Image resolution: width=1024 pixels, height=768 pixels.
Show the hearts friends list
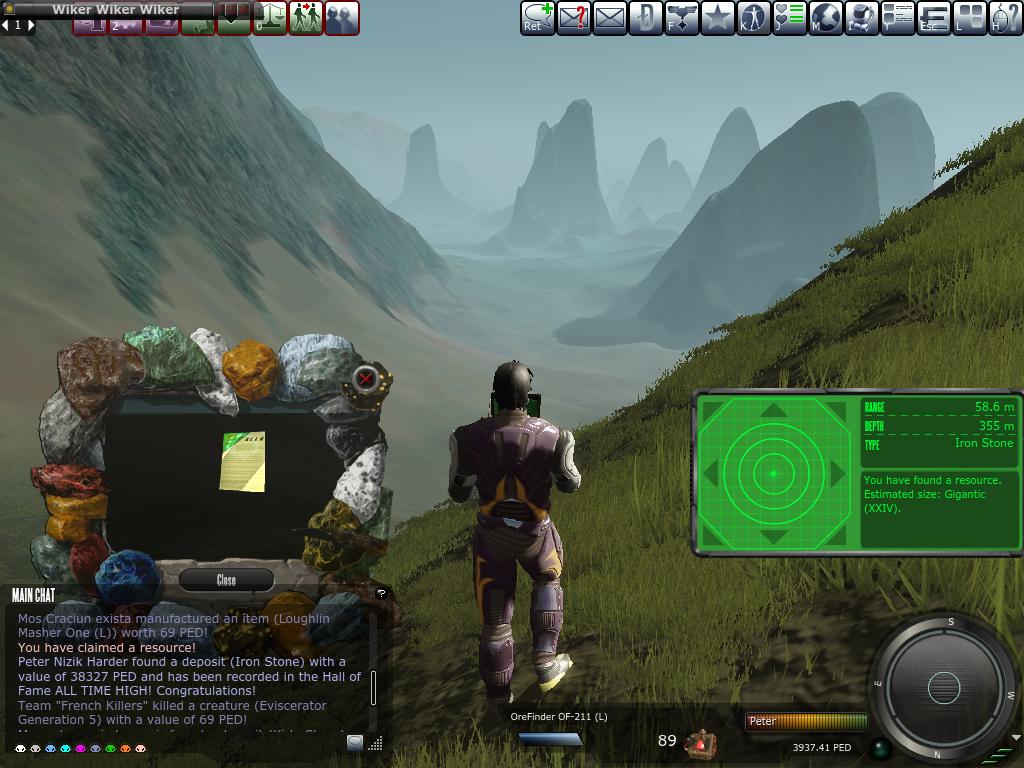[x=790, y=18]
